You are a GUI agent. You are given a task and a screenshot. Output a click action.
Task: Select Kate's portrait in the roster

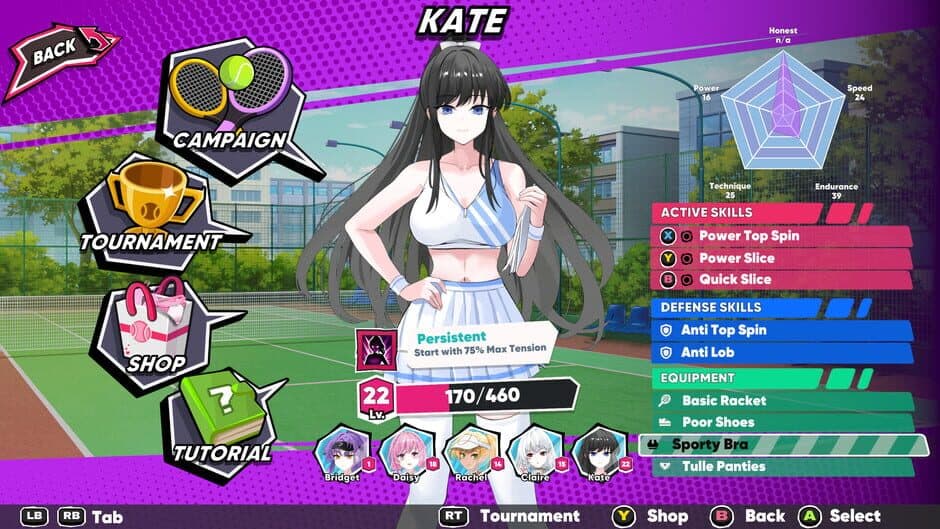click(x=600, y=453)
